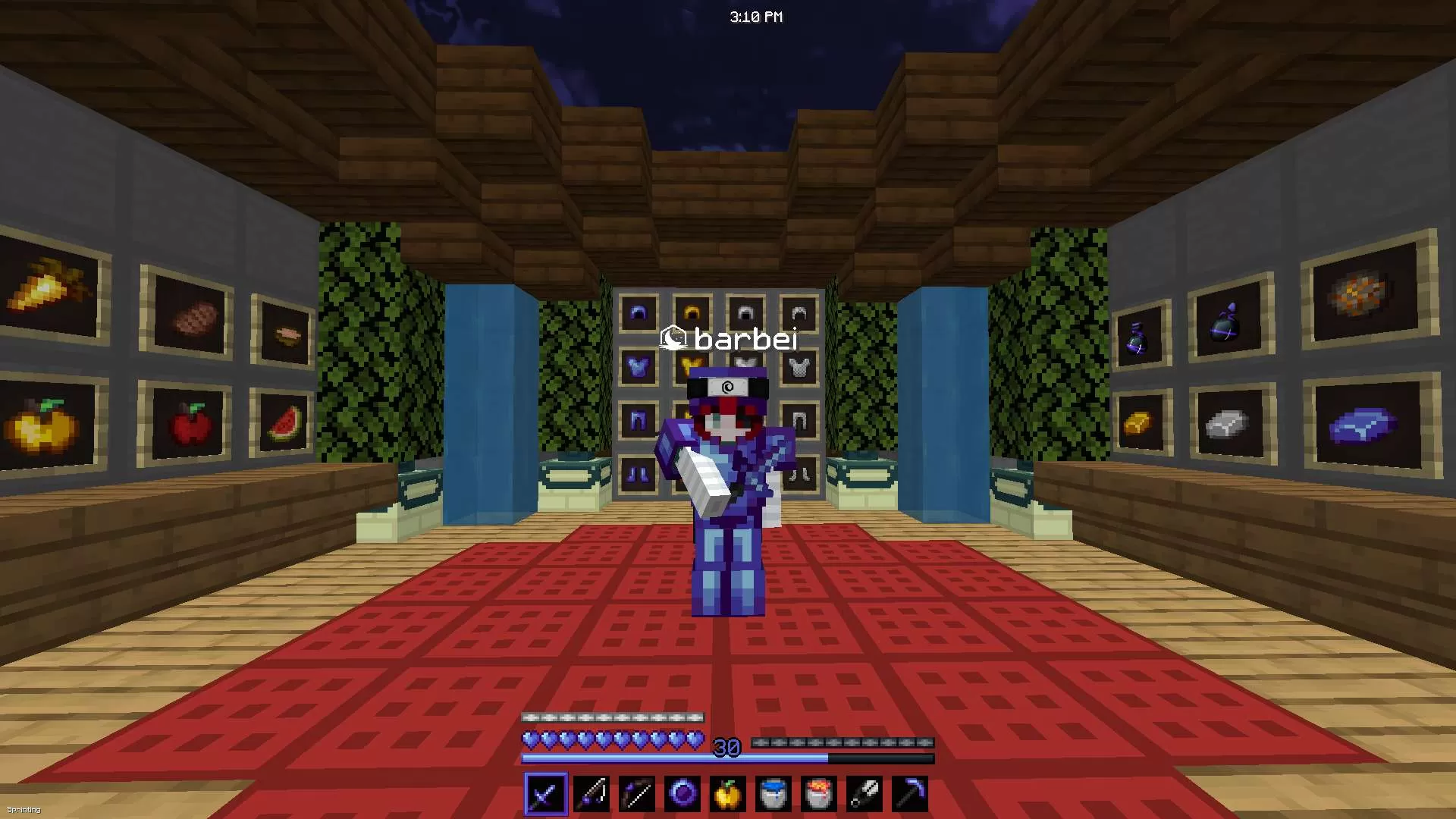The image size is (1456, 819).
Task: Select the crossbow in the hotbar
Action: (592, 793)
